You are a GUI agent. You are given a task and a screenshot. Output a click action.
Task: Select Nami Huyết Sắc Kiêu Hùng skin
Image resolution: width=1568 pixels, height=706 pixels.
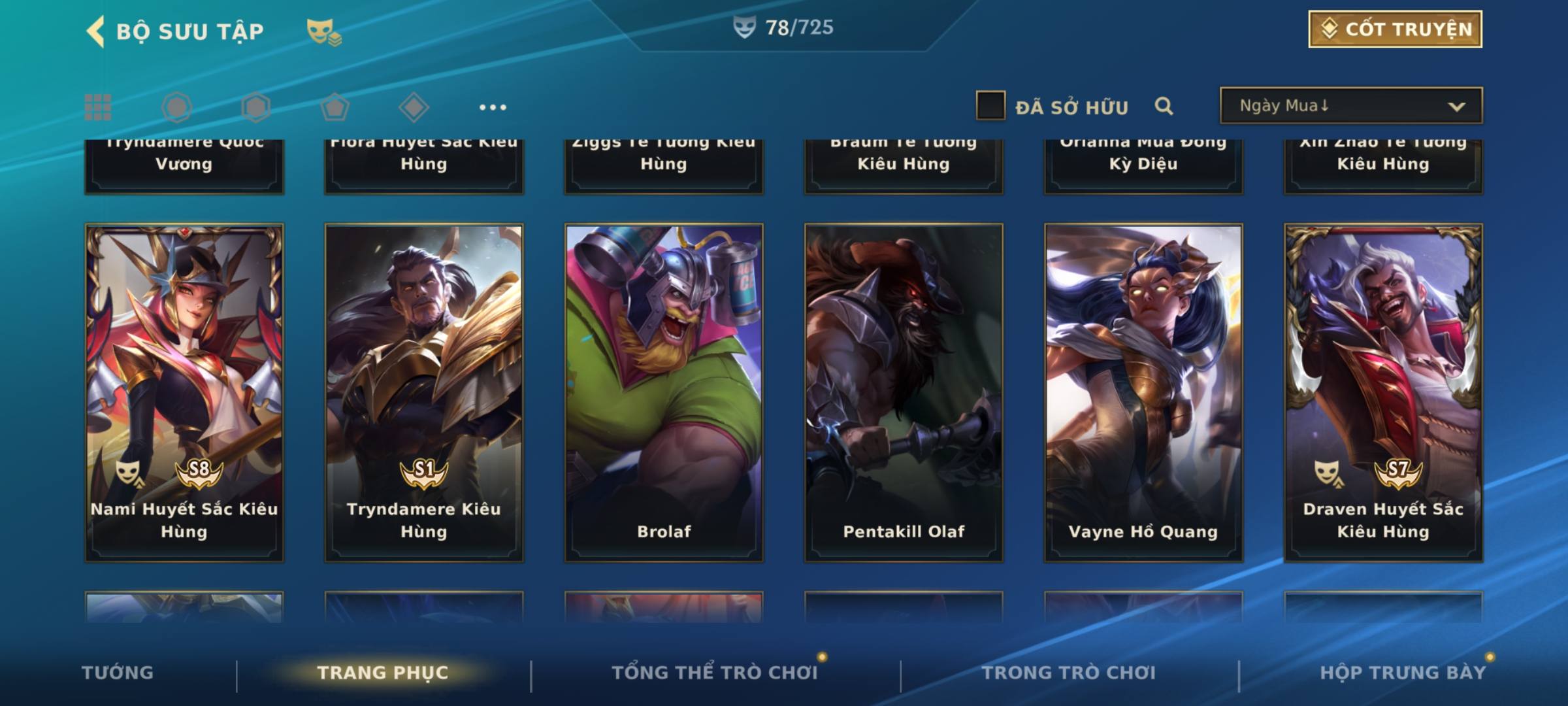pyautogui.click(x=184, y=392)
